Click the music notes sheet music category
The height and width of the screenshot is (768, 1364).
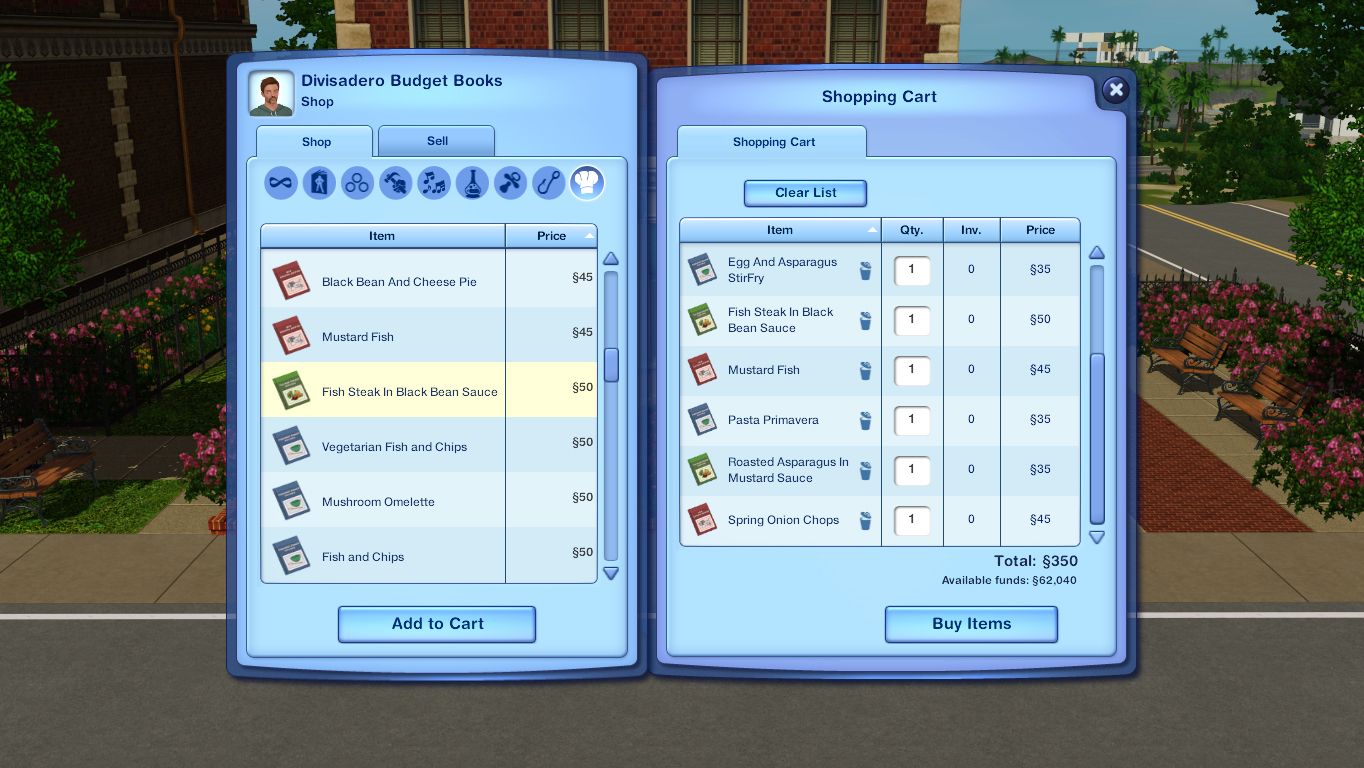[x=433, y=183]
